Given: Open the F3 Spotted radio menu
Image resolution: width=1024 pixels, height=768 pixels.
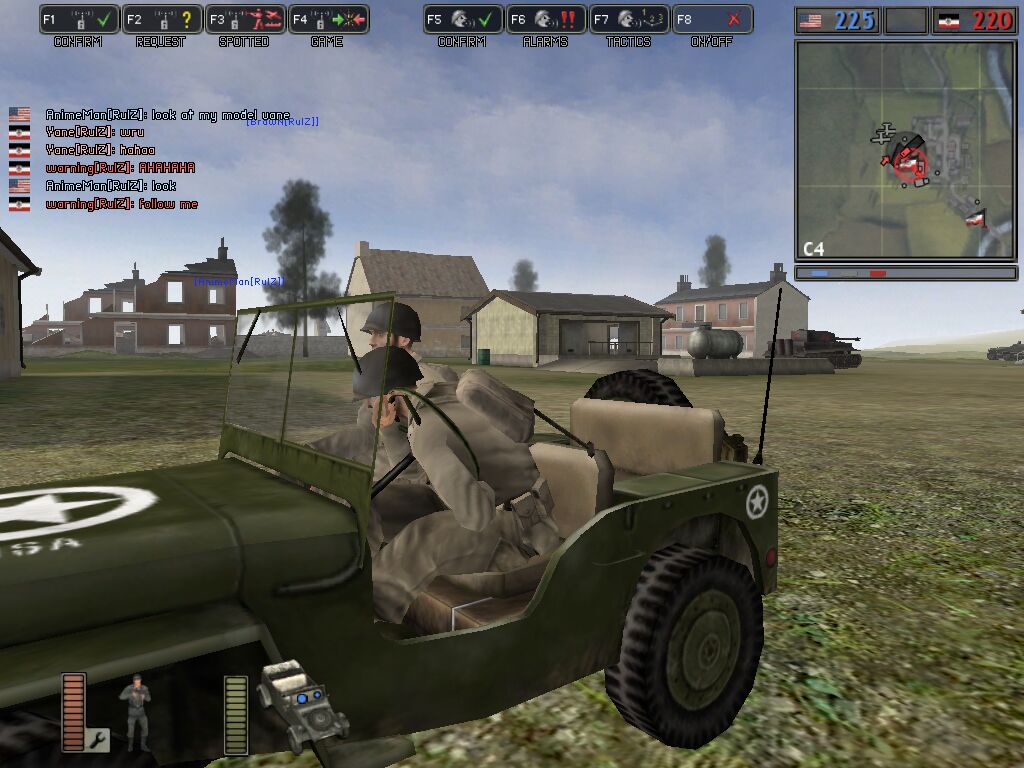Looking at the screenshot, I should point(245,20).
